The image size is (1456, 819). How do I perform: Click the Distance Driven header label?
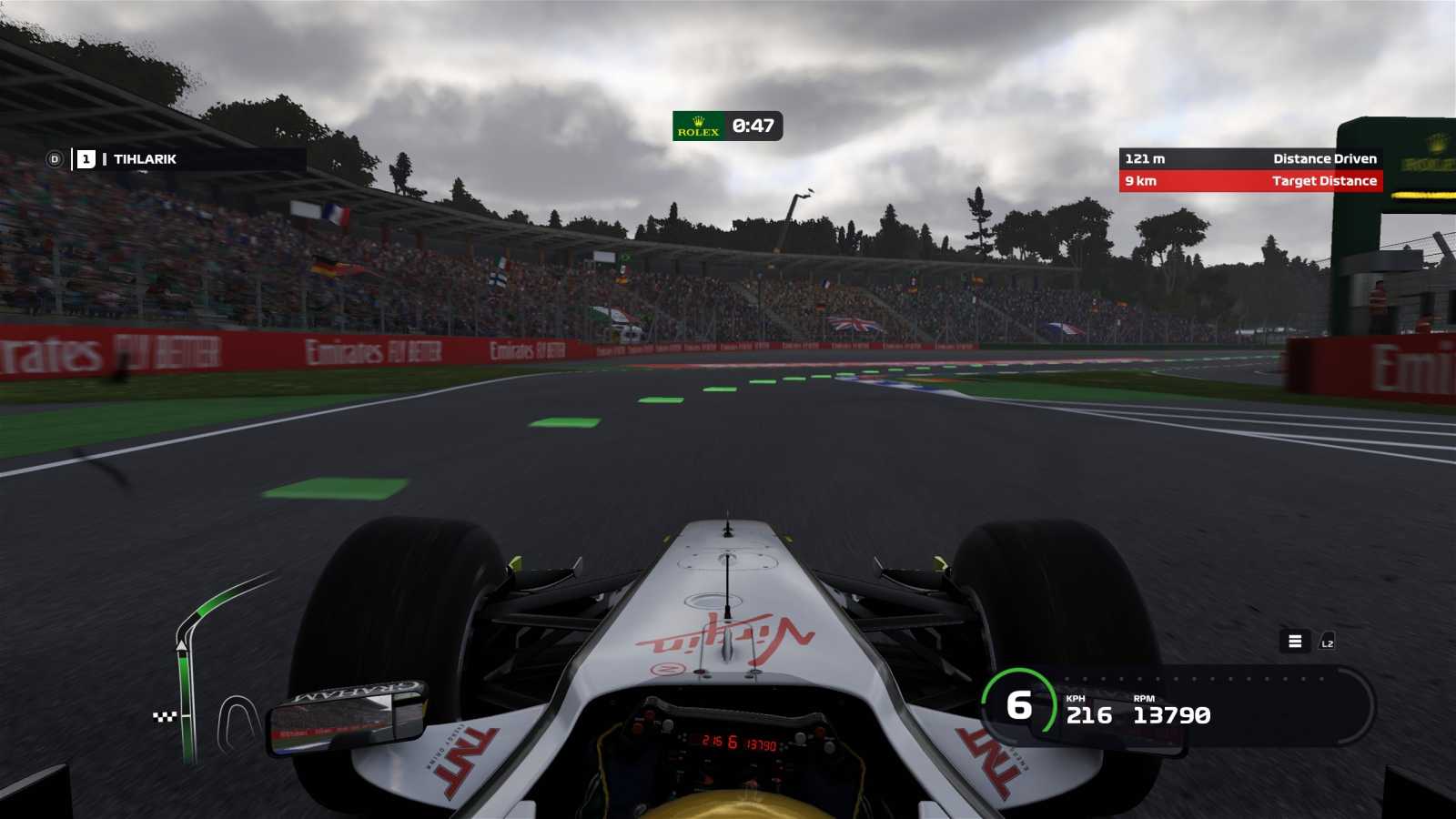(1325, 158)
